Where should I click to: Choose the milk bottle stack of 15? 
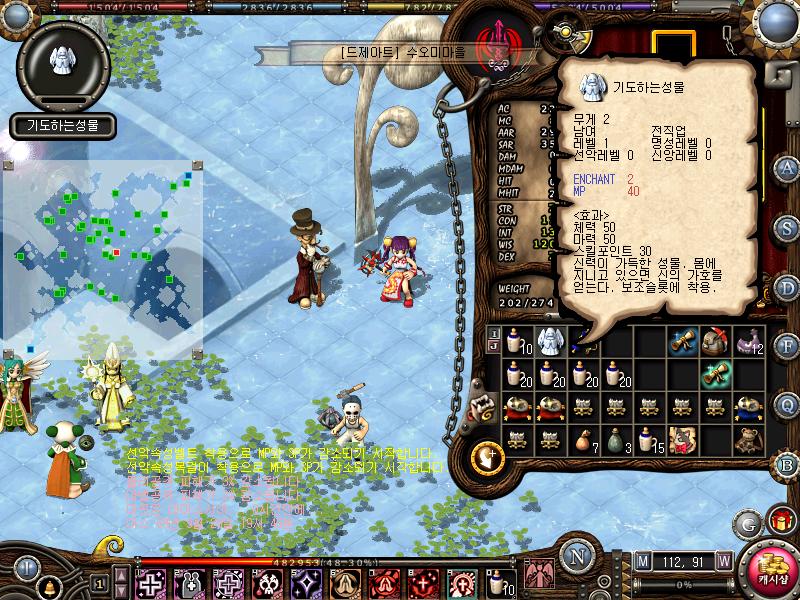[650, 439]
